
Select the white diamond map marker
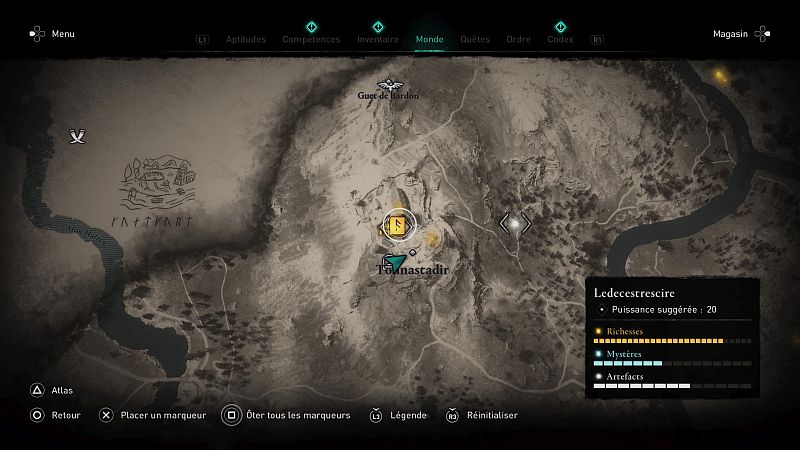point(515,224)
